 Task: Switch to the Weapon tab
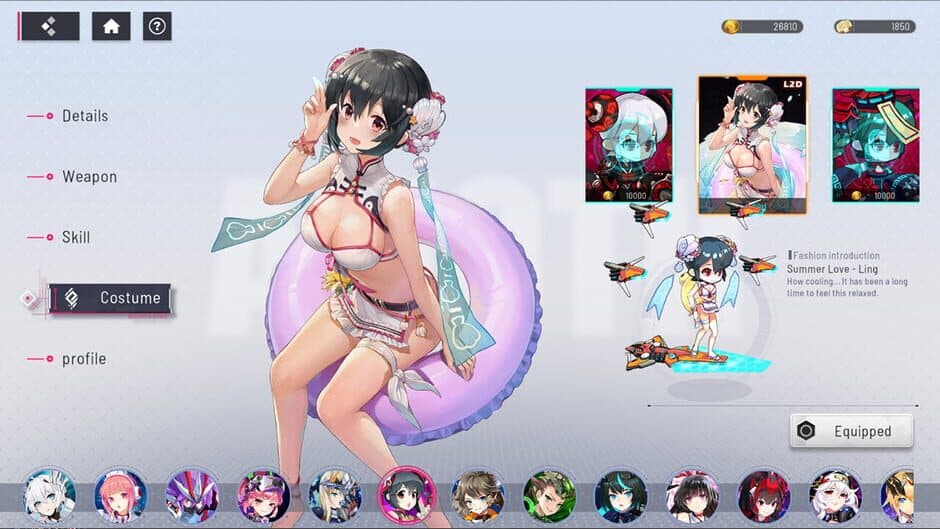[x=89, y=177]
